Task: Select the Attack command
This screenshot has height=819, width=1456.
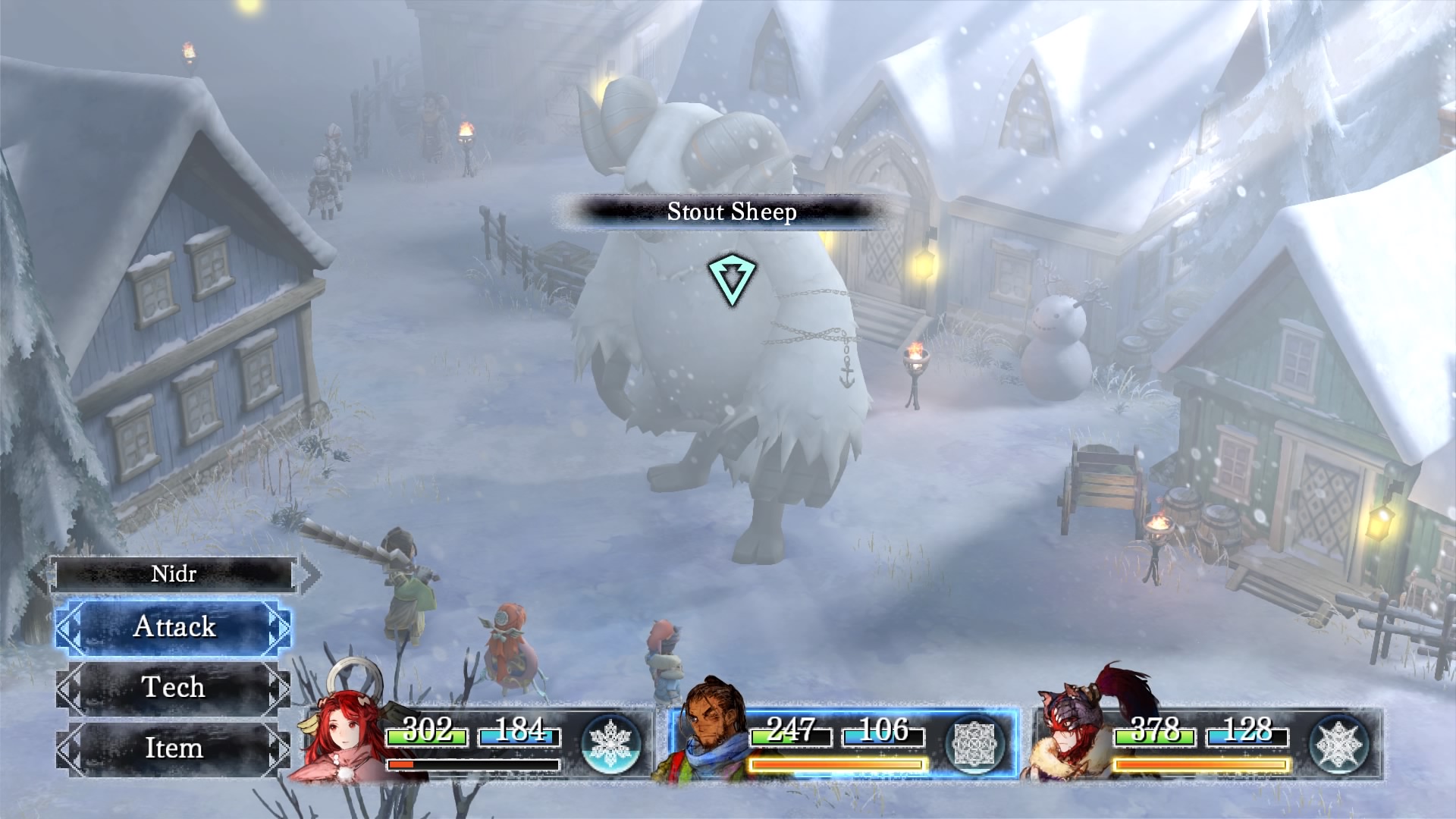Action: (x=175, y=626)
